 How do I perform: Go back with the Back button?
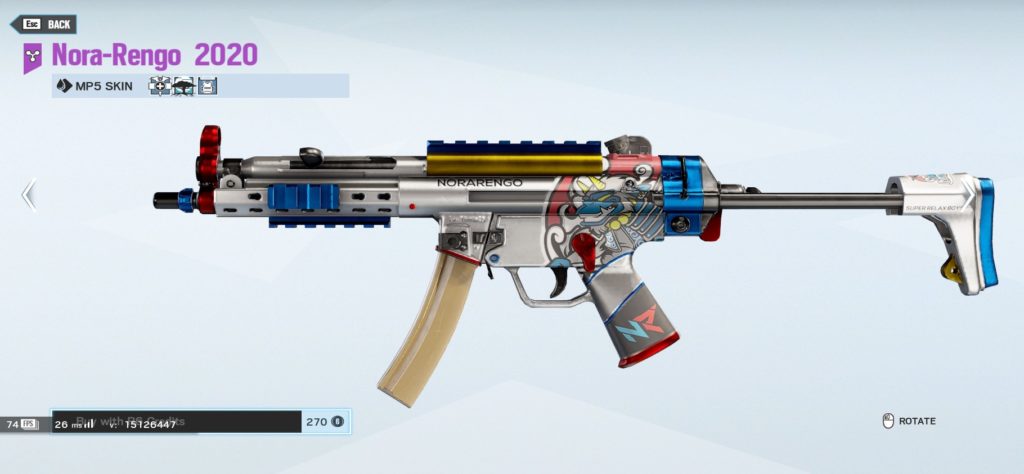pyautogui.click(x=43, y=24)
